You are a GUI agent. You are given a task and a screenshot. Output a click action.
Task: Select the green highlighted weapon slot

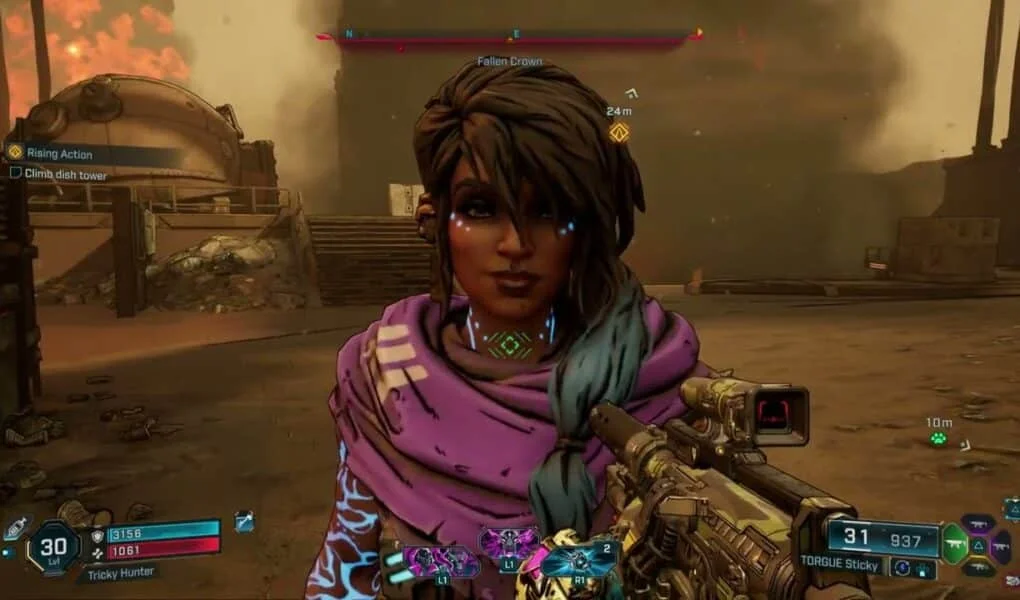(955, 545)
